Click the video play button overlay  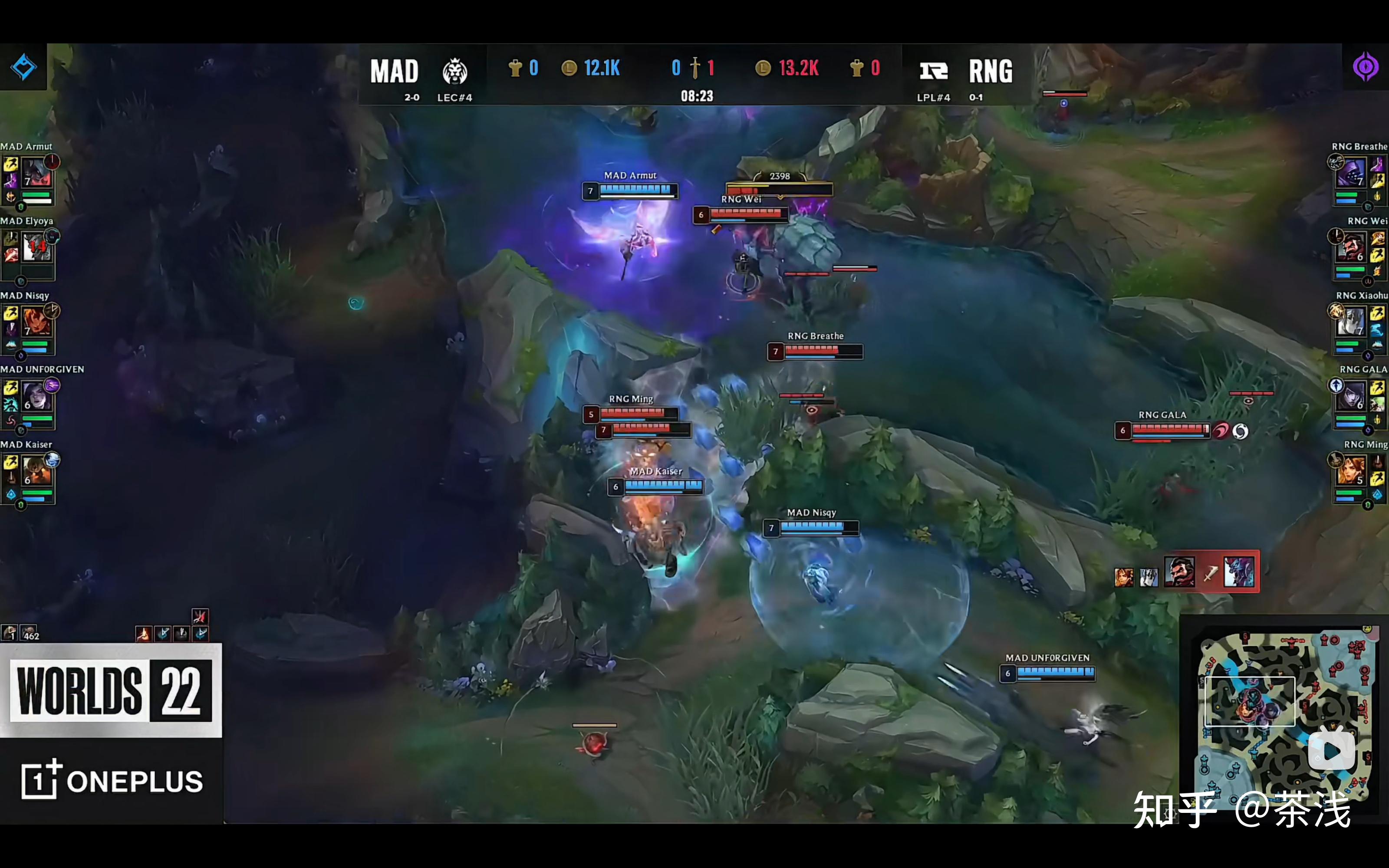coord(1332,750)
